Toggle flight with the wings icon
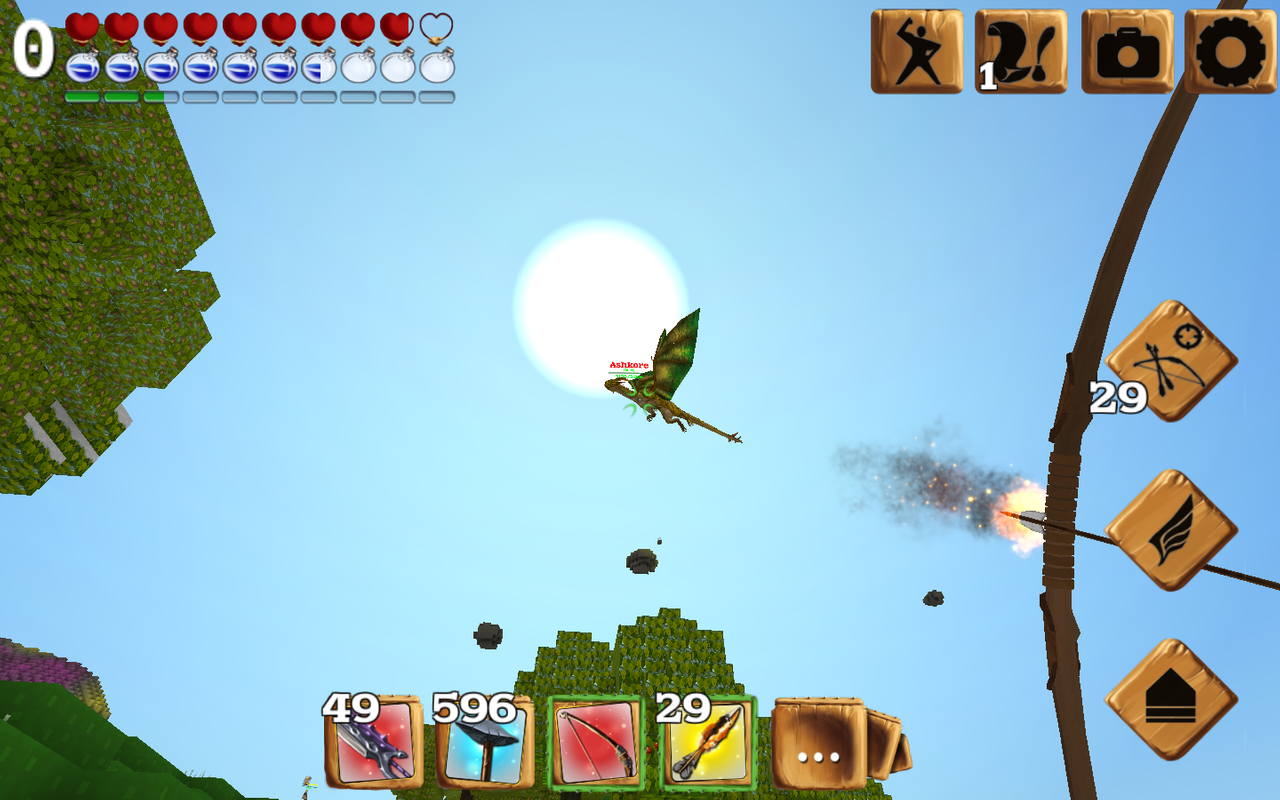The image size is (1280, 800). point(1175,530)
